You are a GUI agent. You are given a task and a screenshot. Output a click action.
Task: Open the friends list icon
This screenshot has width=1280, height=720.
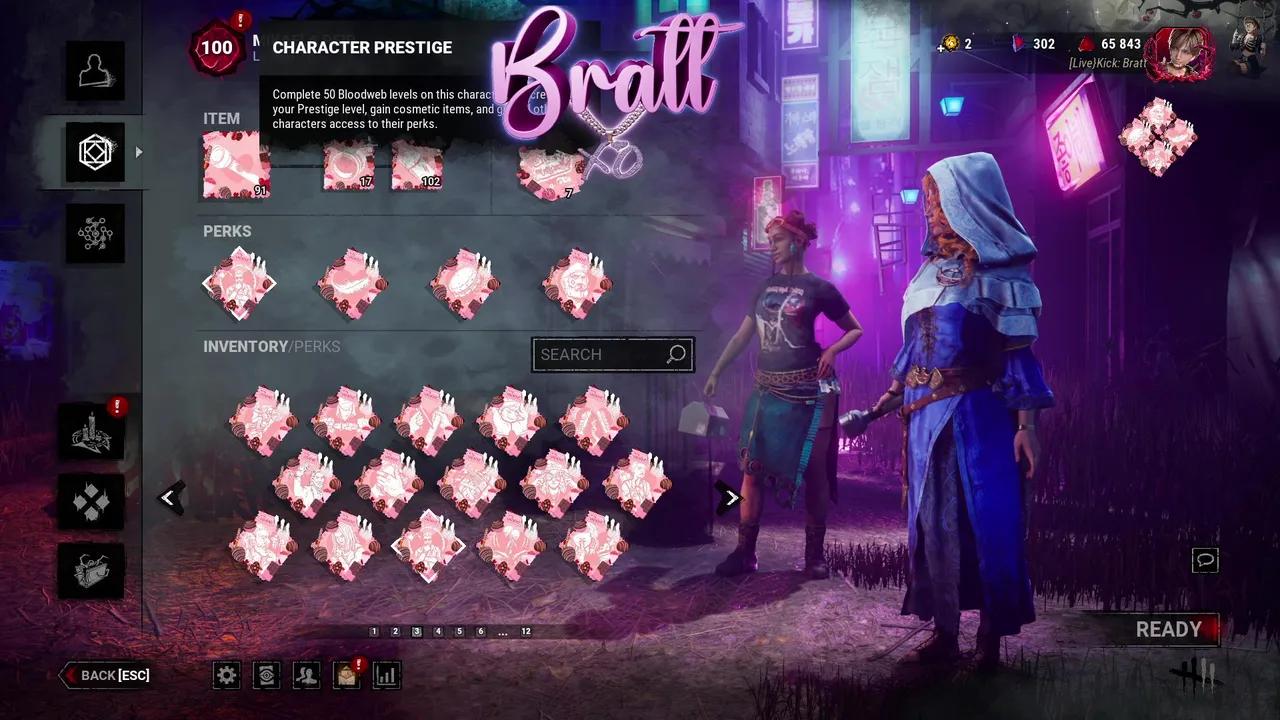coord(306,675)
